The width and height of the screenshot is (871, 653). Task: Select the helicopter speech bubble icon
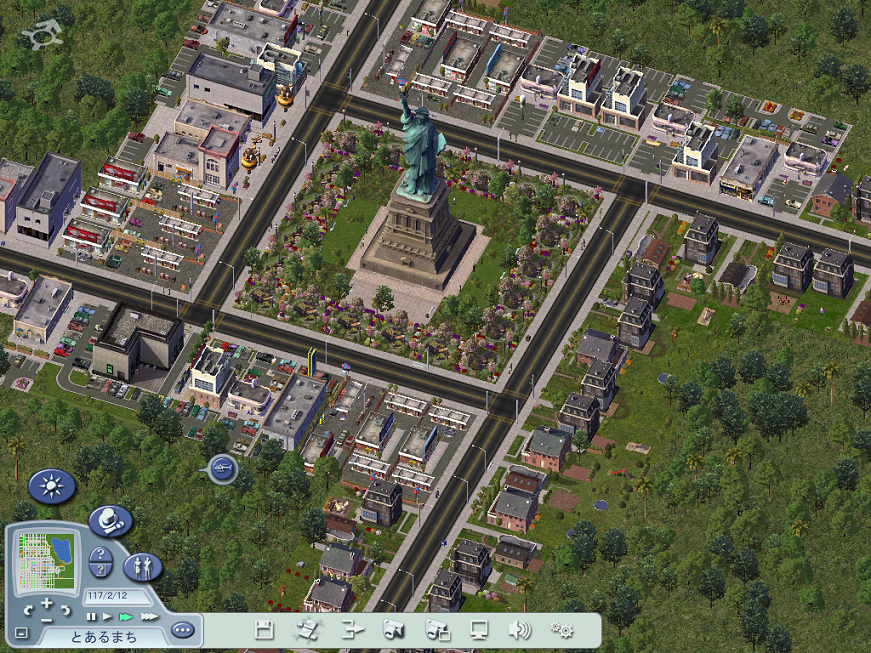click(221, 467)
